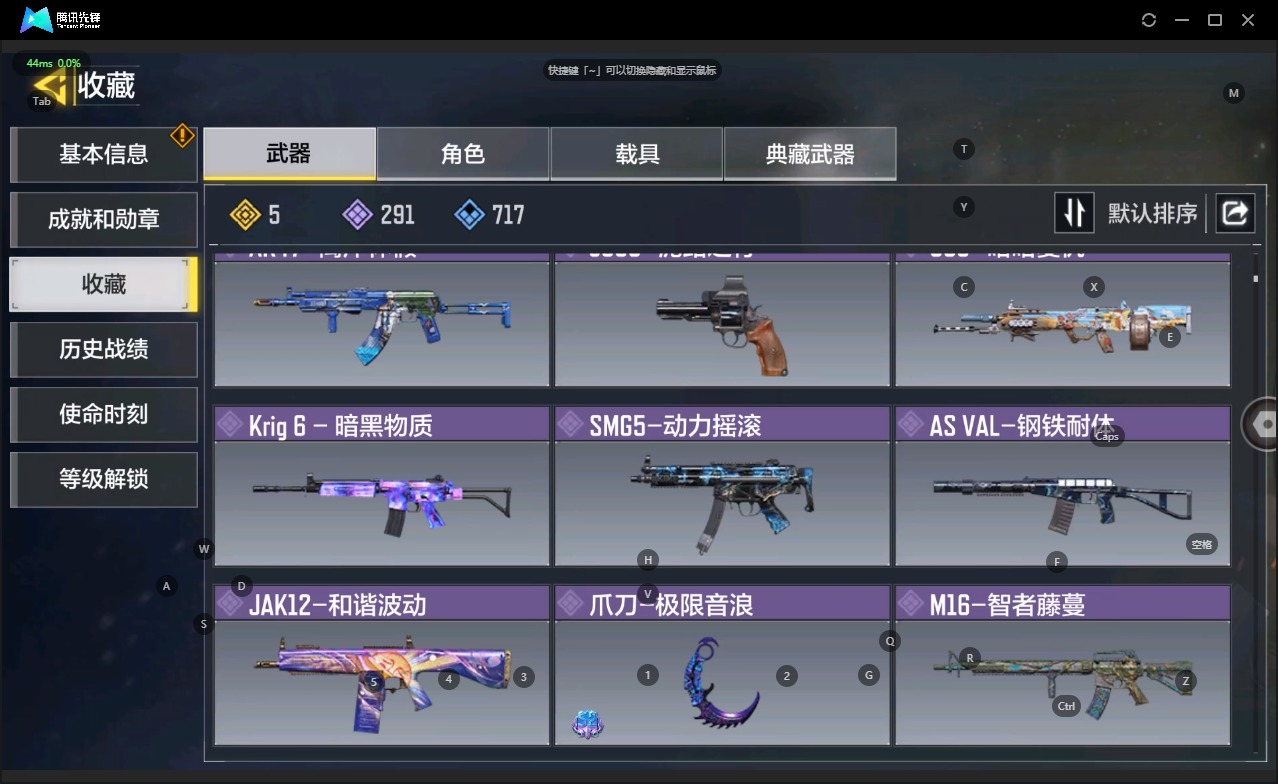The width and height of the screenshot is (1278, 784).
Task: Select the M16 智者藤蔓 weapon card
Action: pyautogui.click(x=1062, y=666)
